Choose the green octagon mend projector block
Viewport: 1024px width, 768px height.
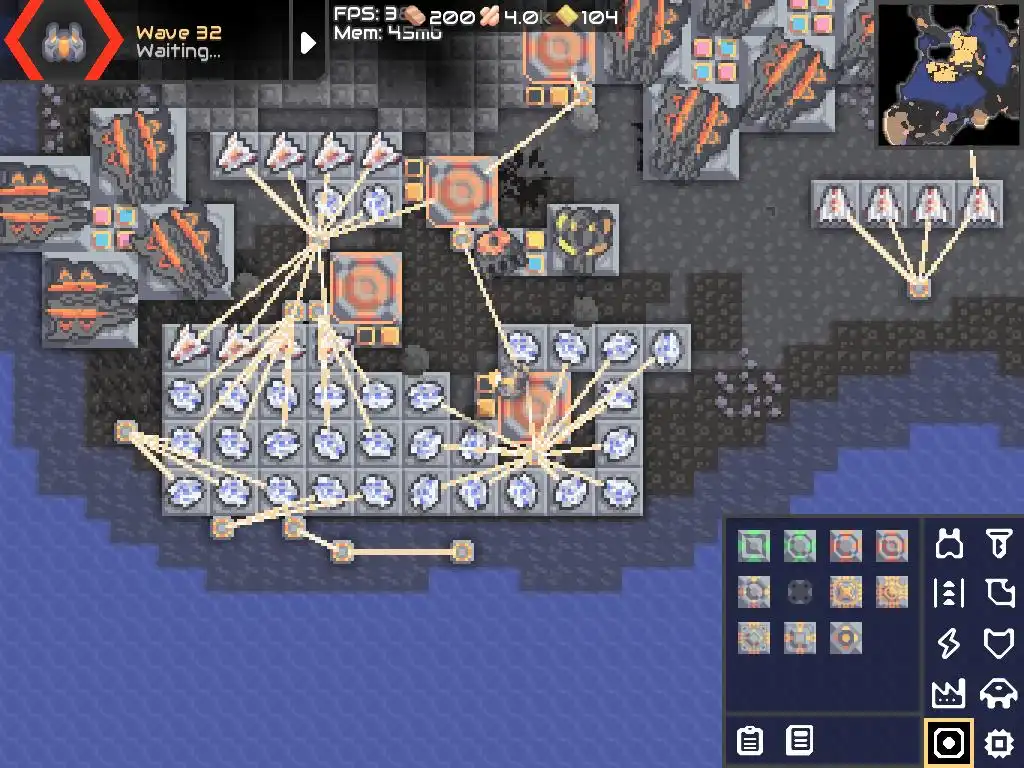pos(799,546)
